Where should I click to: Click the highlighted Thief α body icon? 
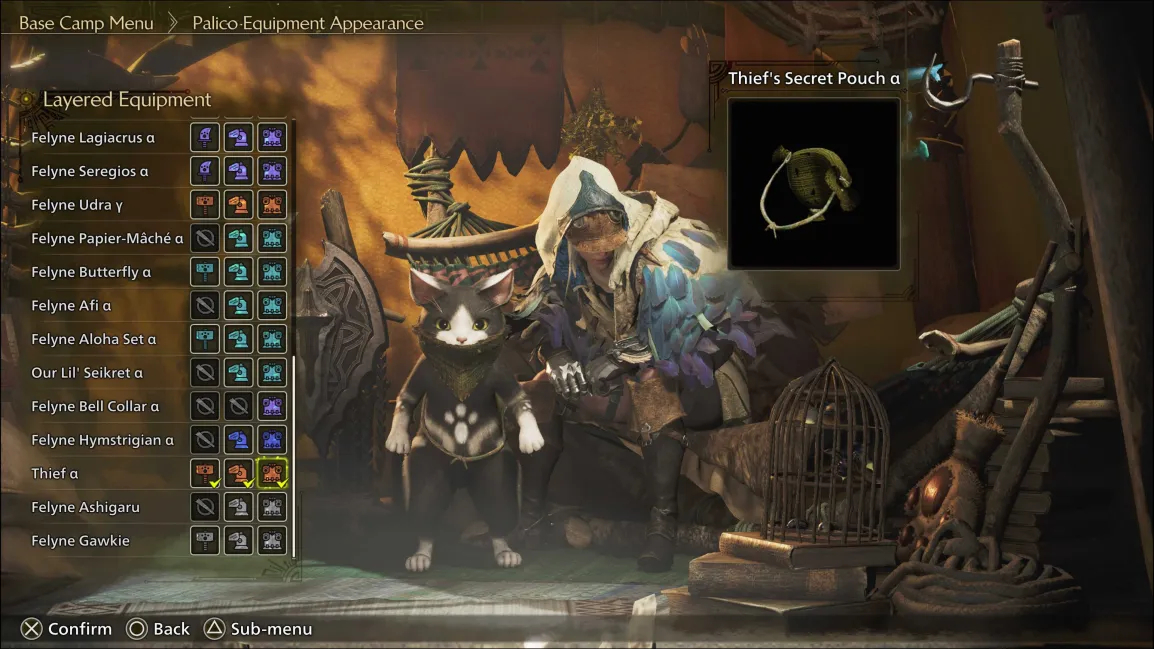click(x=272, y=473)
